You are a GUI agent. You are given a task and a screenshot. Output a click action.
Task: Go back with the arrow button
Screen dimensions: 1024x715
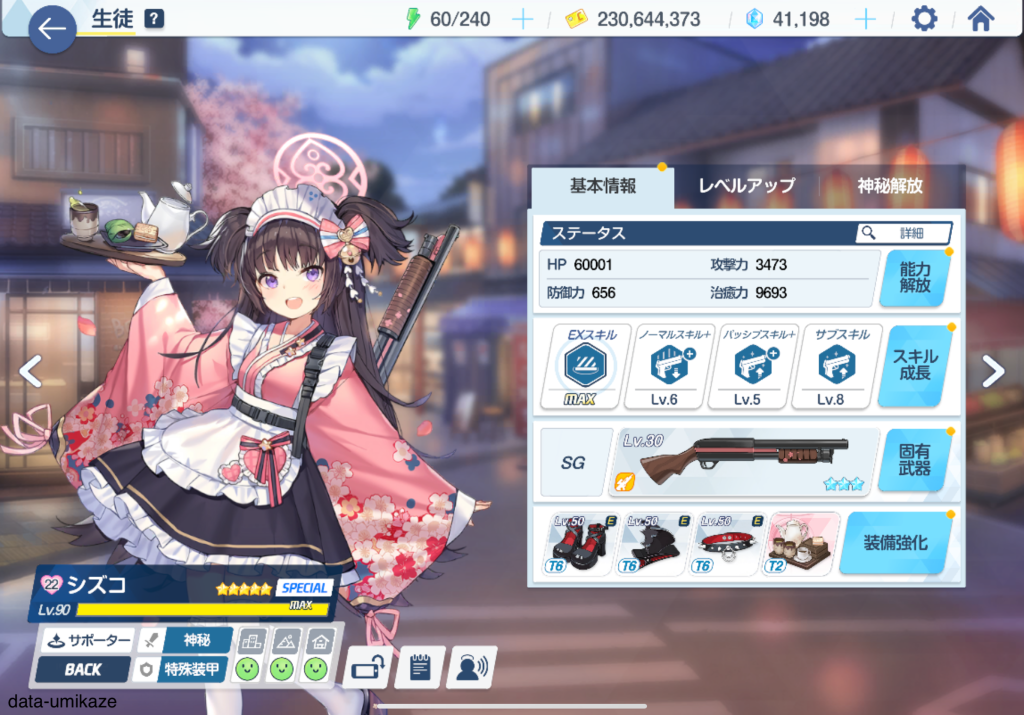coord(52,29)
